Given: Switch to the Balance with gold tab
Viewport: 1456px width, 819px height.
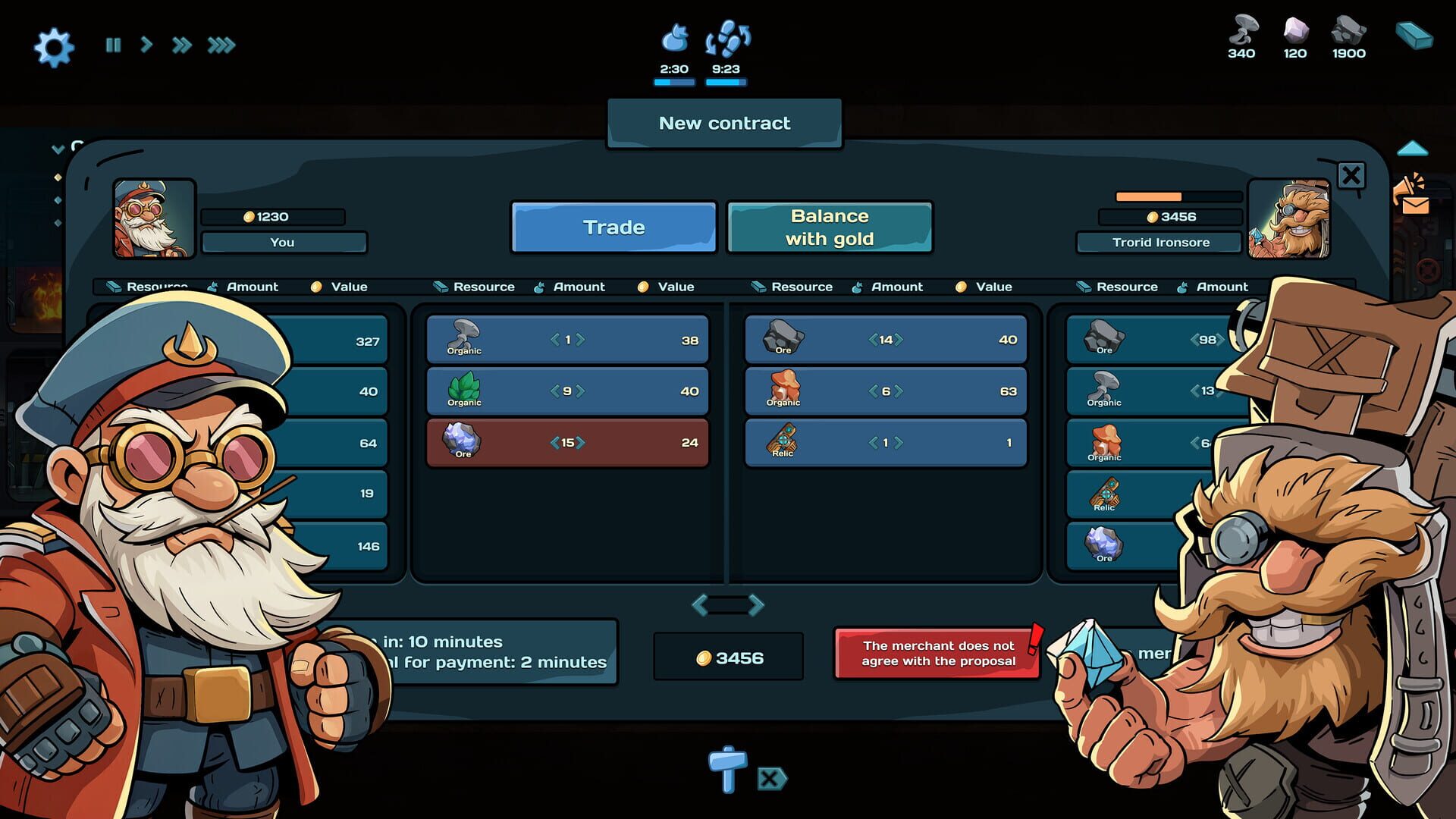Looking at the screenshot, I should tap(829, 226).
